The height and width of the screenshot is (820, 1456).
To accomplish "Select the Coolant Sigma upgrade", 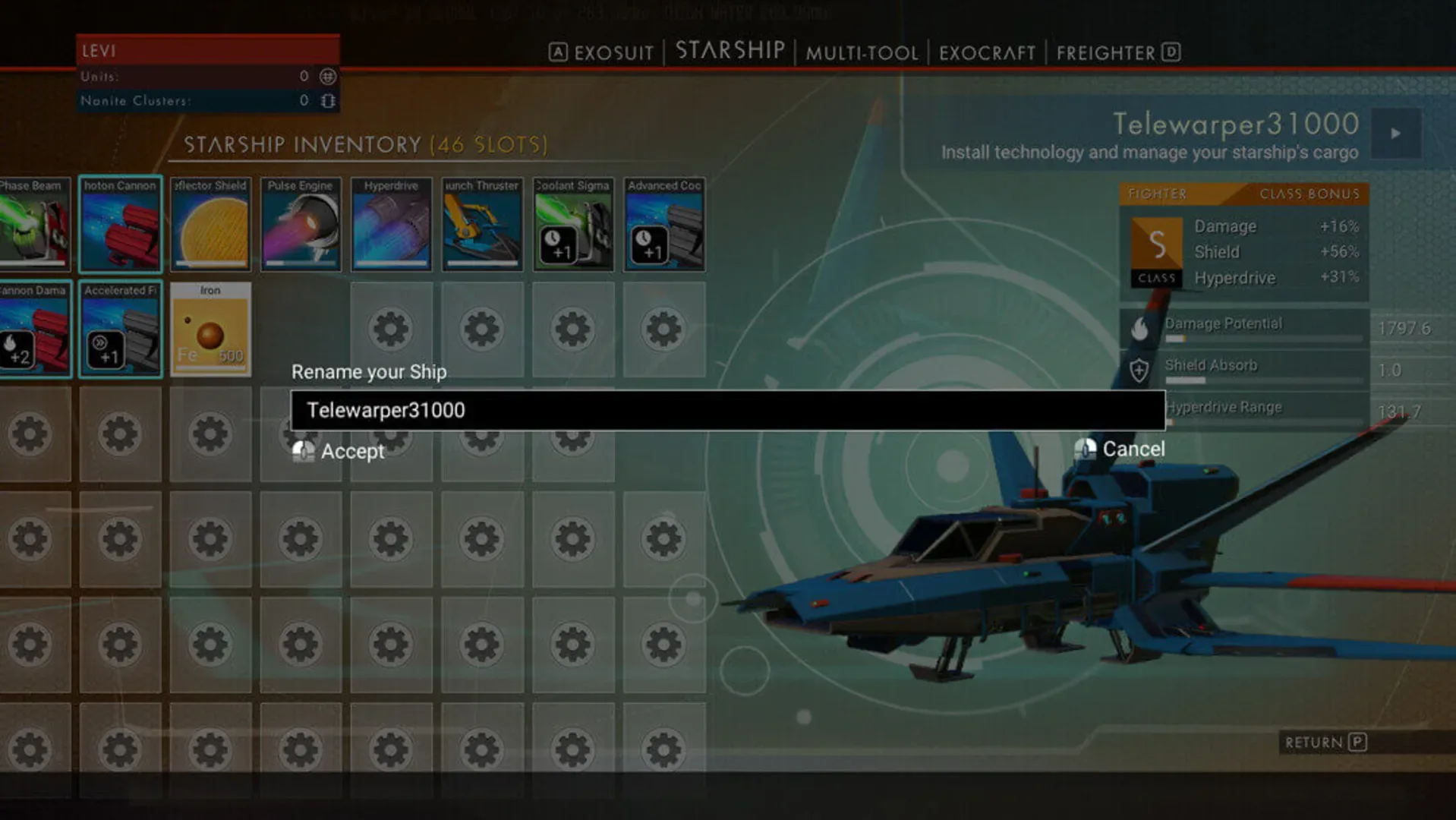I will click(573, 225).
